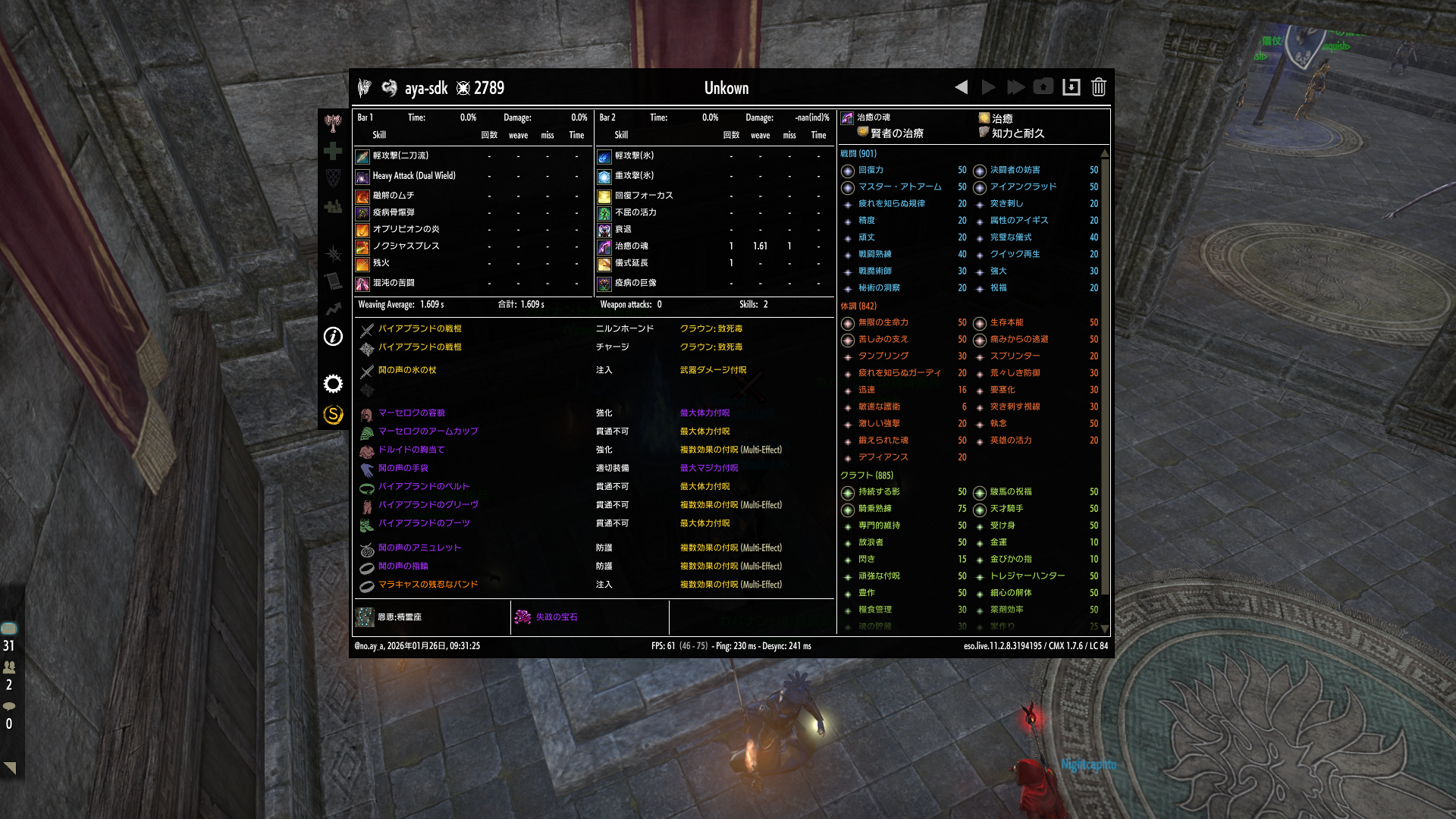1456x819 pixels.
Task: Switch to the healing tab with the green cross
Action: [x=333, y=151]
